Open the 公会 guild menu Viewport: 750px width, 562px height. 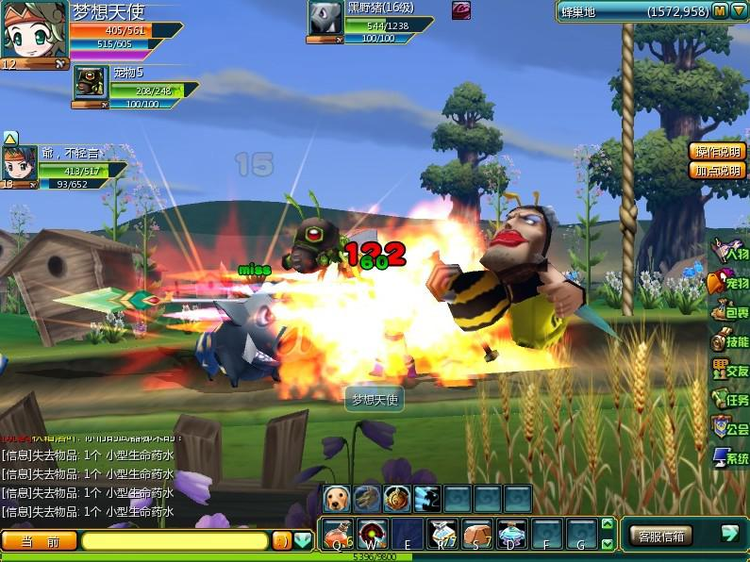click(x=730, y=429)
